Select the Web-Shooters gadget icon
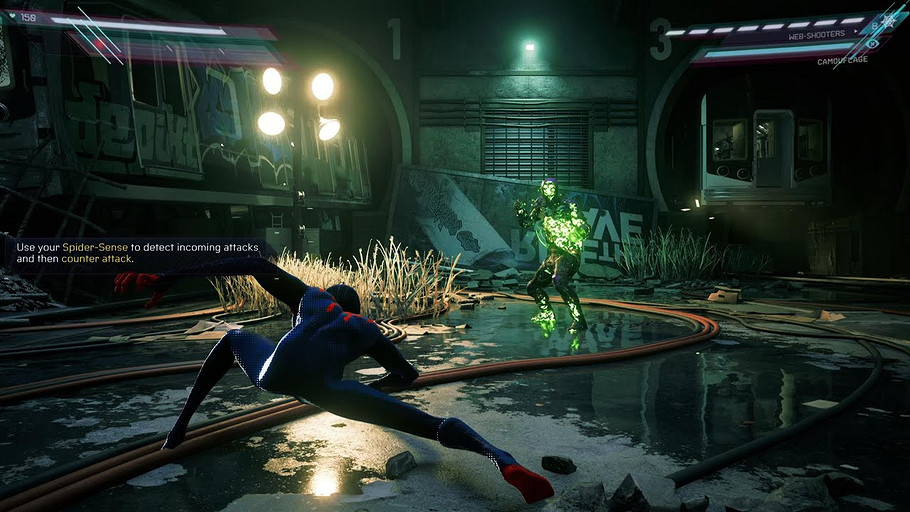 click(887, 20)
